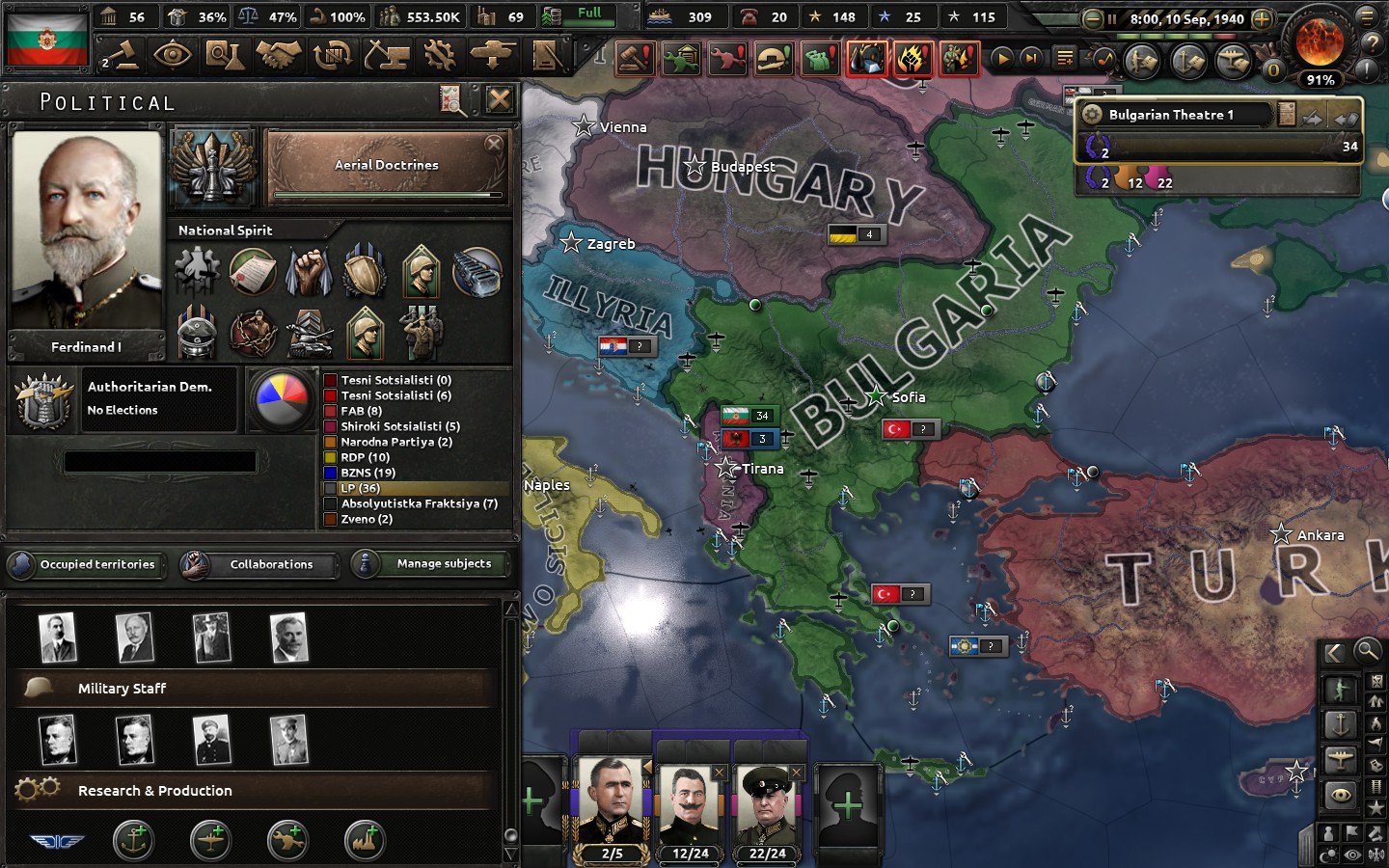
Task: Click the party popularity pie chart
Action: click(281, 397)
